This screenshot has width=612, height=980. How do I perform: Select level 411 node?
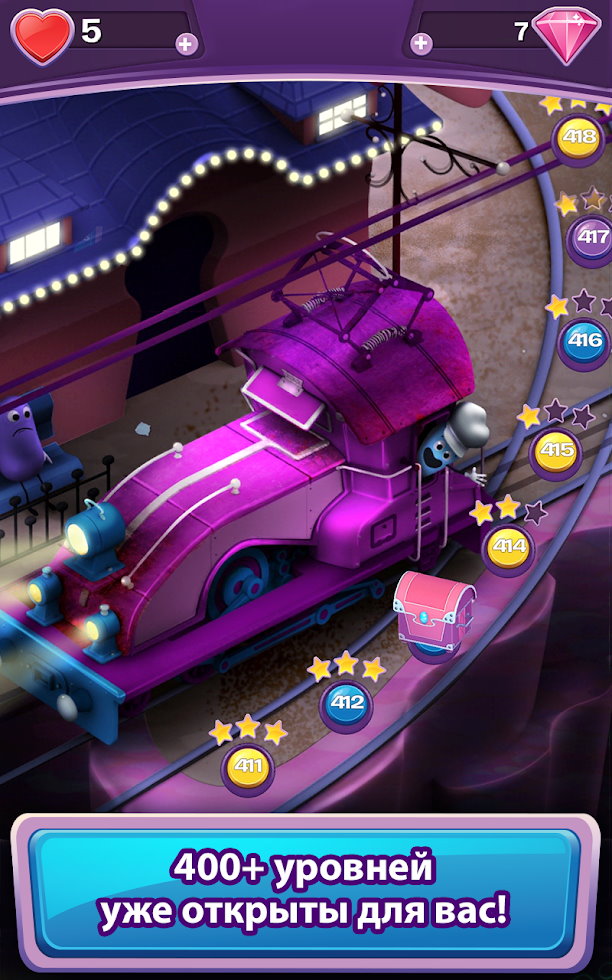pyautogui.click(x=247, y=768)
